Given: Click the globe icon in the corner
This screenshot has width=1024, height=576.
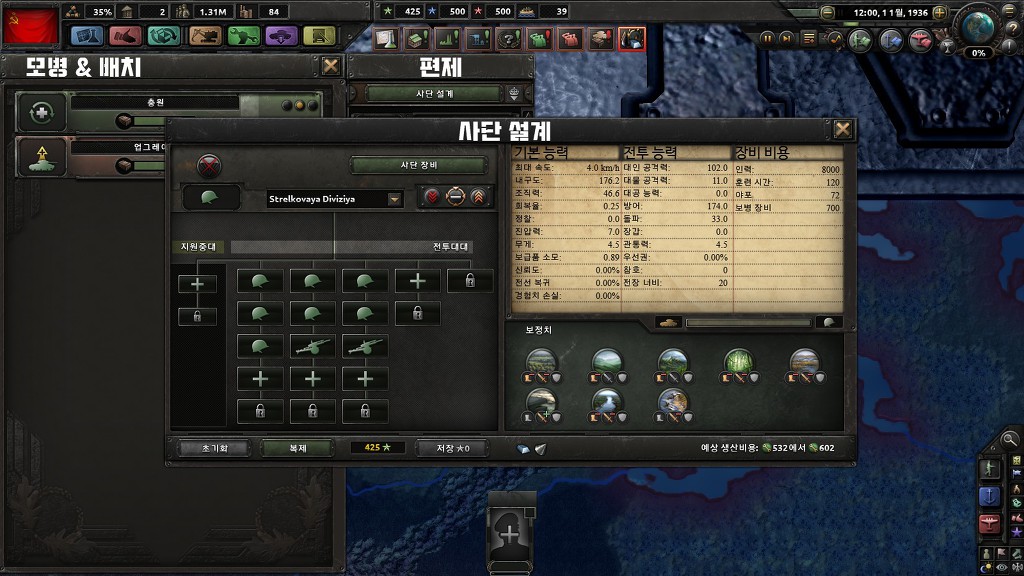Looking at the screenshot, I should [977, 25].
